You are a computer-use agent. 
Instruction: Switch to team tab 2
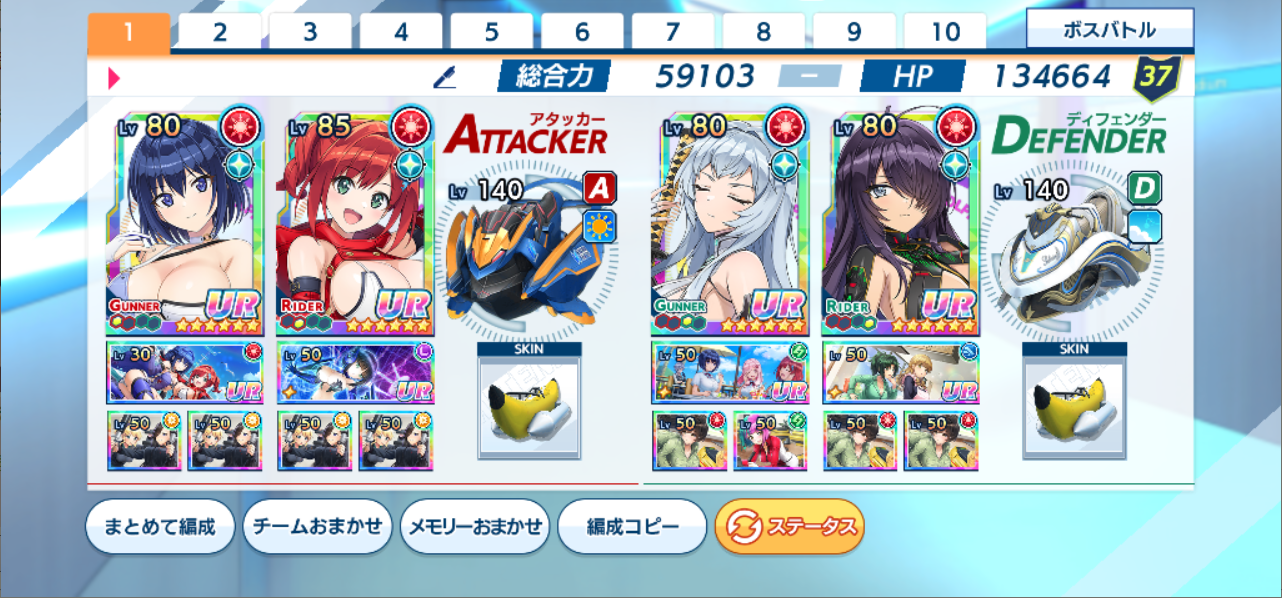coord(219,33)
